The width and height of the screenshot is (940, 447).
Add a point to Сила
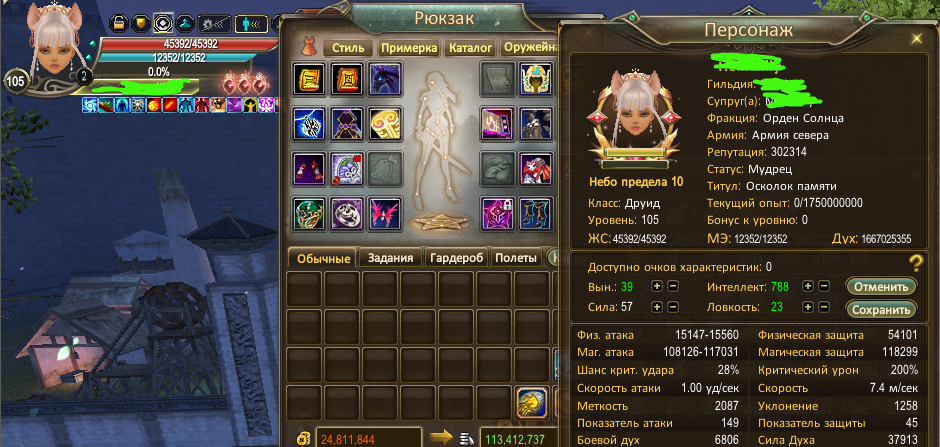(657, 309)
